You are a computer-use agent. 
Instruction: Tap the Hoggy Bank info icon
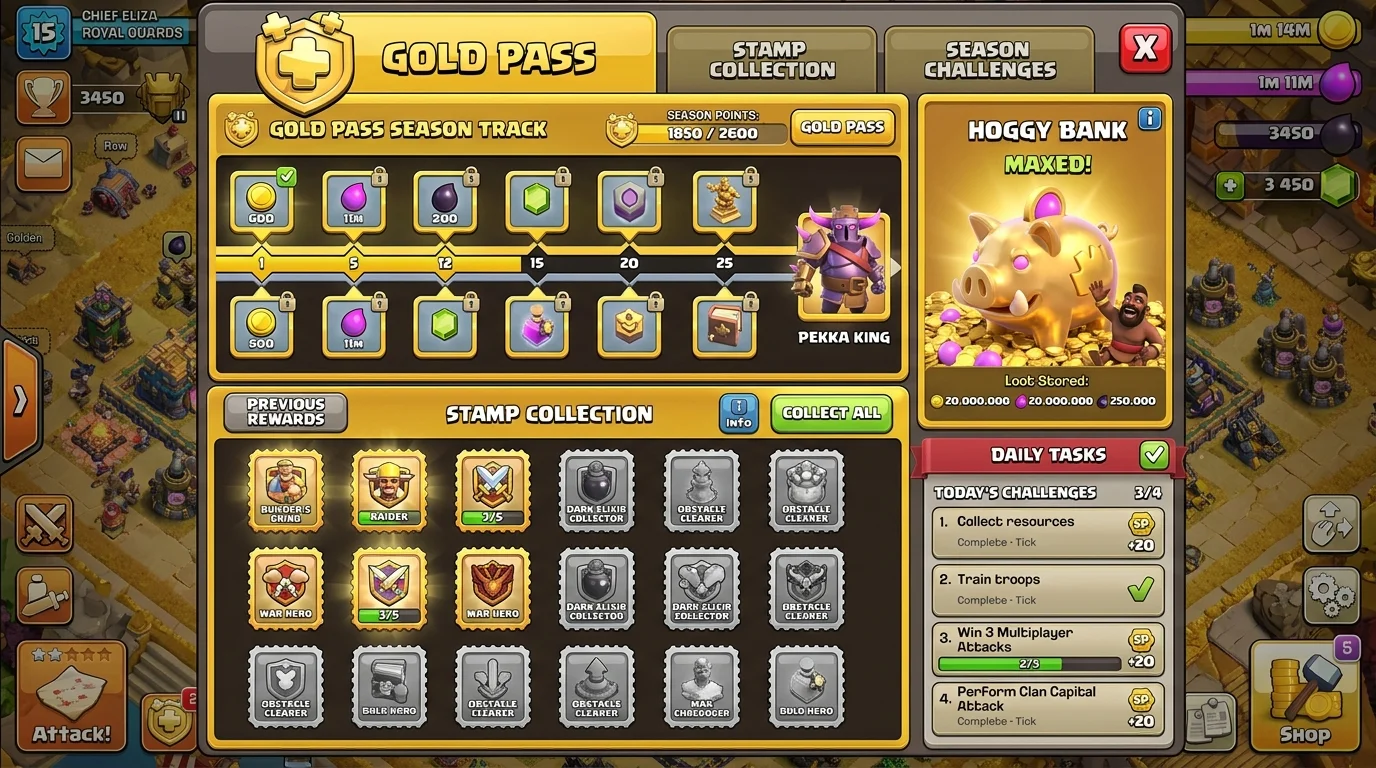click(1149, 118)
